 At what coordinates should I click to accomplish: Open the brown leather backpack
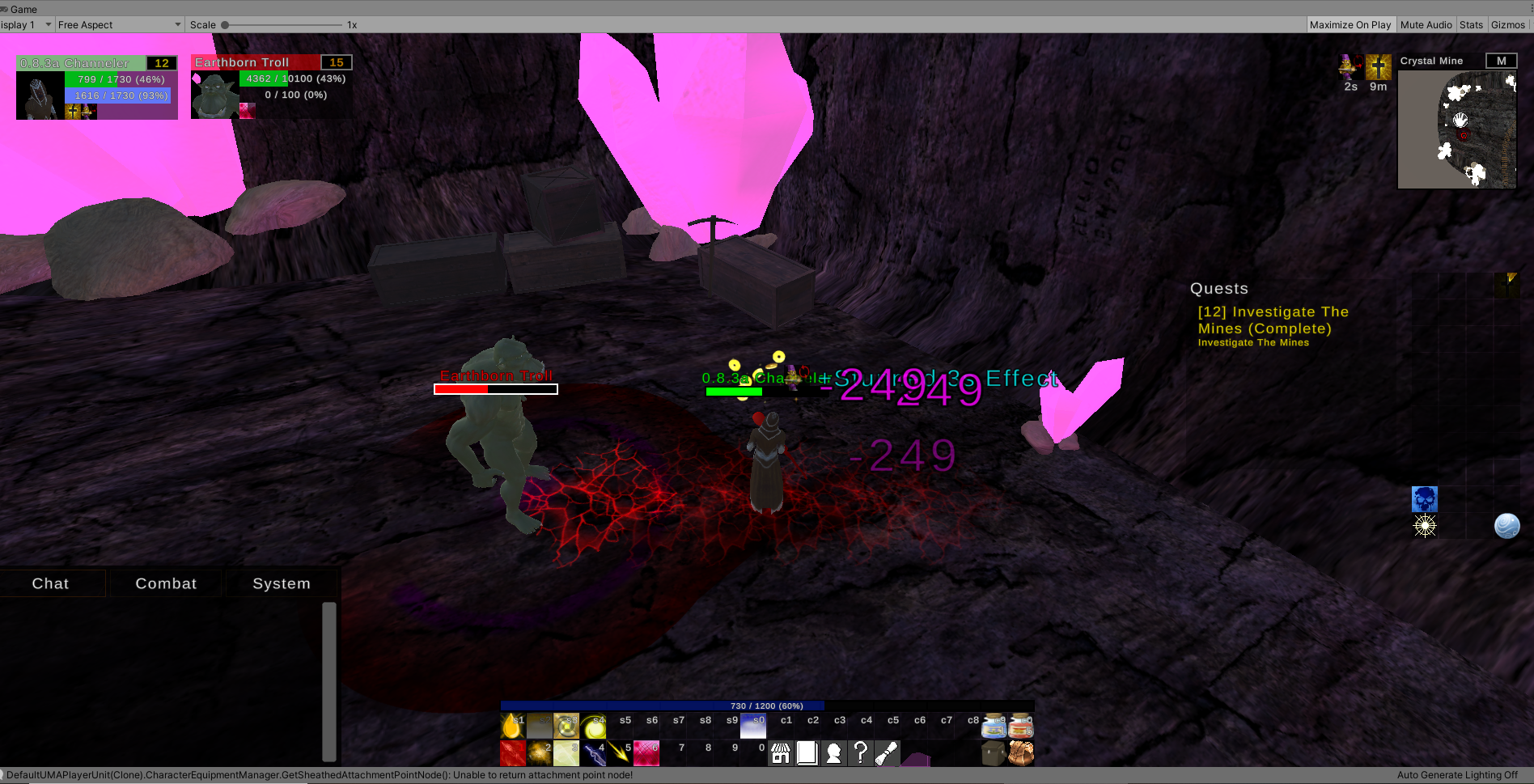click(x=1021, y=753)
